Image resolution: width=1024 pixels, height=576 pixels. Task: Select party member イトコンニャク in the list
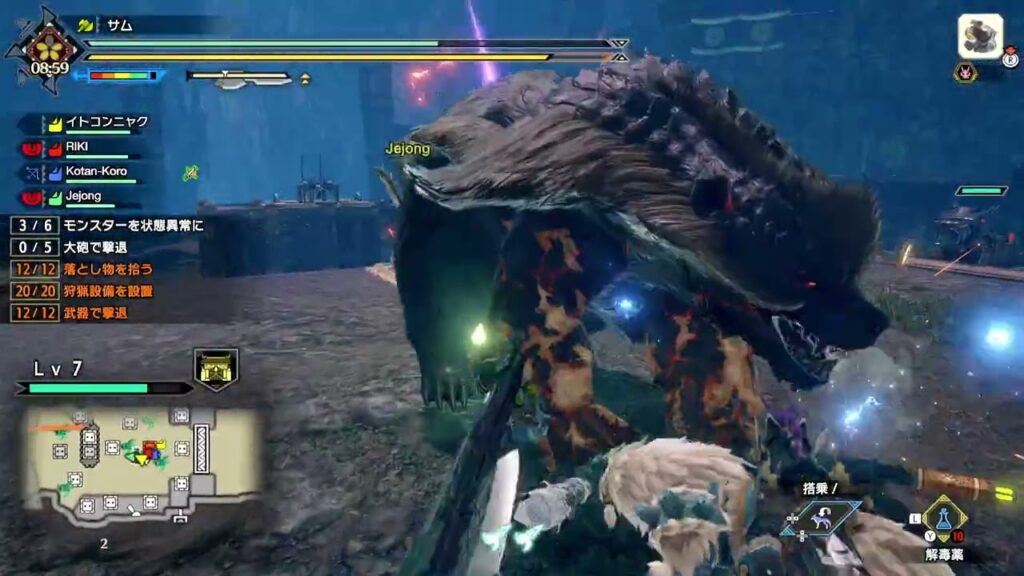[x=106, y=122]
